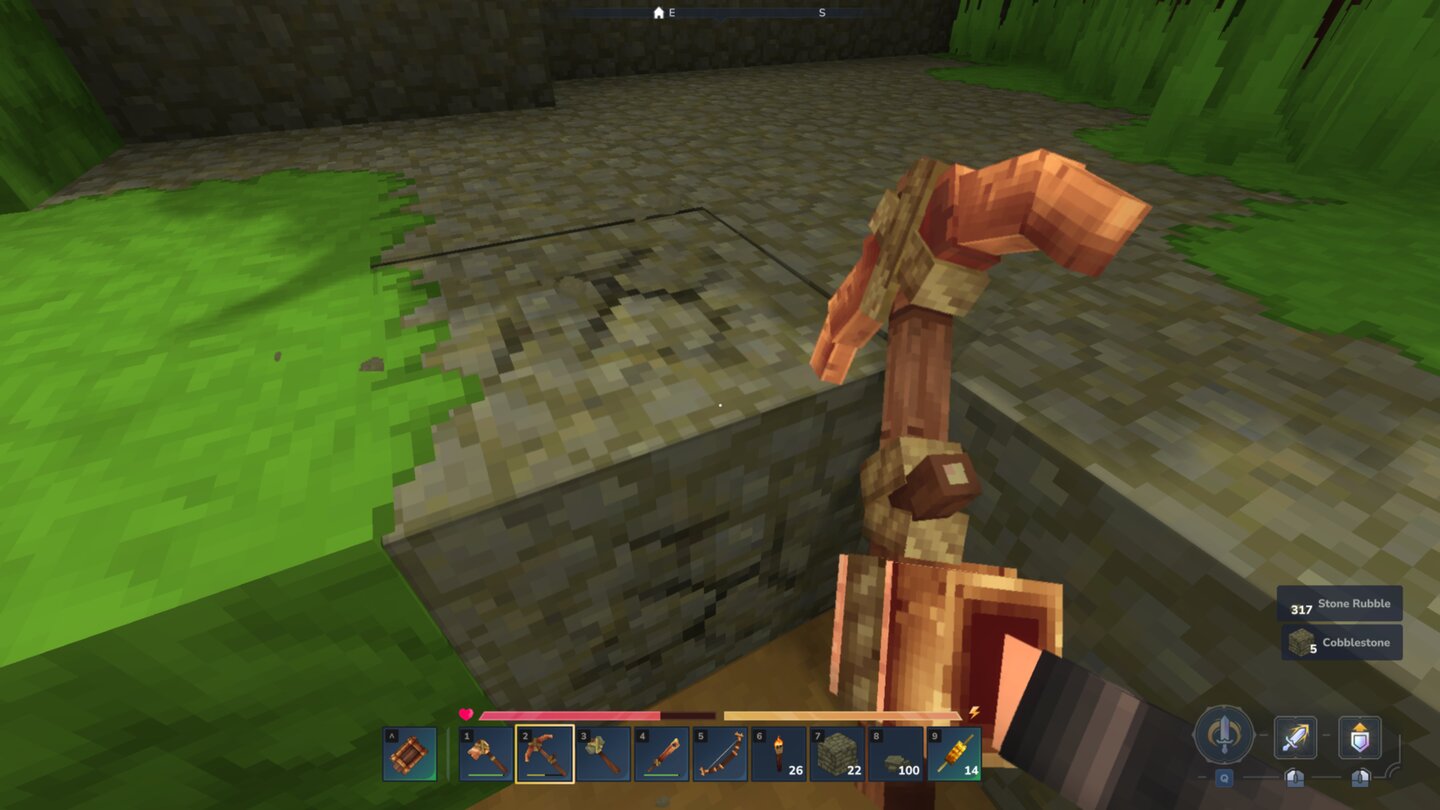This screenshot has width=1440, height=810.
Task: Click the shield block ability icon
Action: coord(1360,738)
